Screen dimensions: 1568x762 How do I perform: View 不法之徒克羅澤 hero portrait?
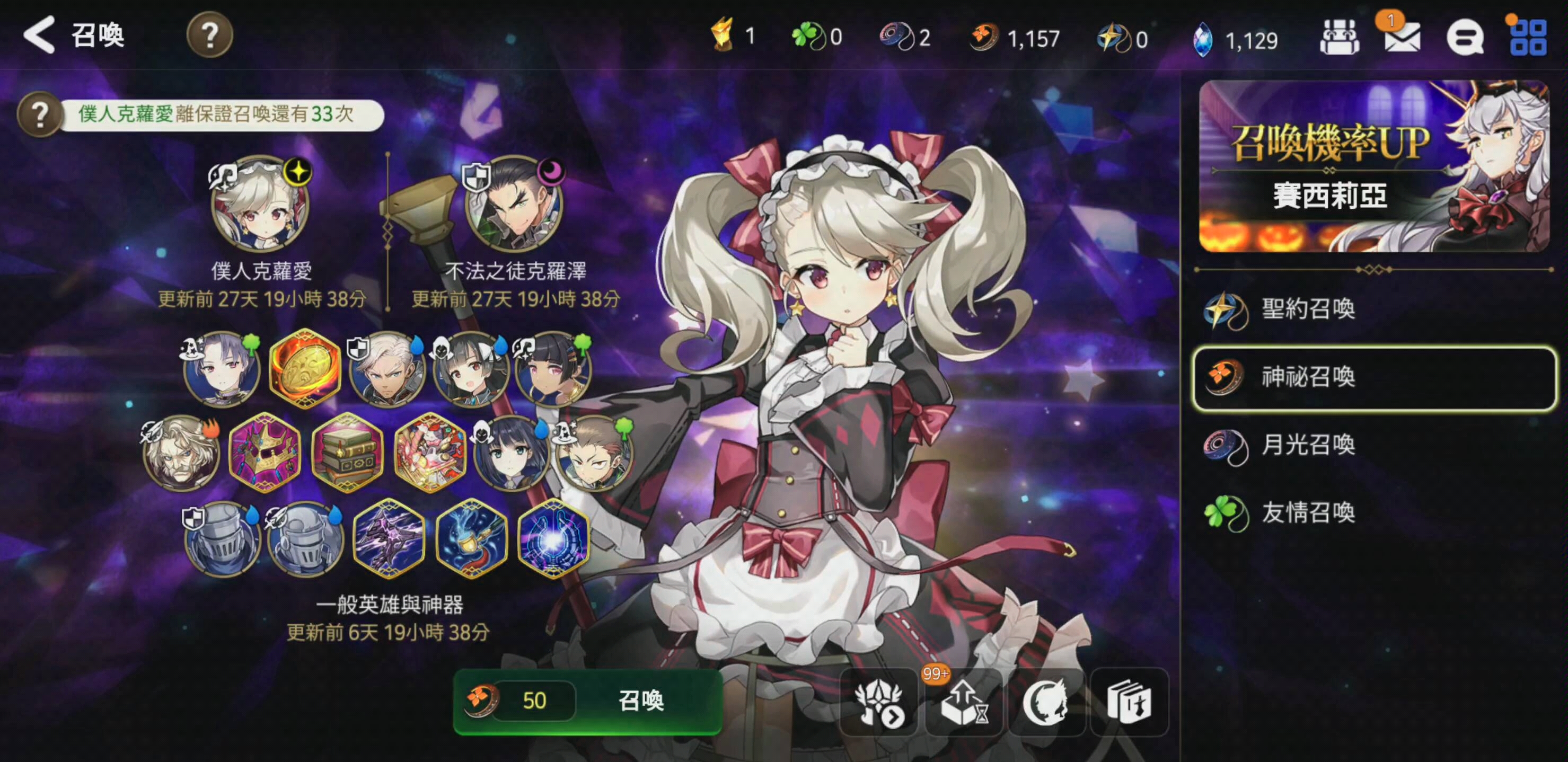[514, 205]
